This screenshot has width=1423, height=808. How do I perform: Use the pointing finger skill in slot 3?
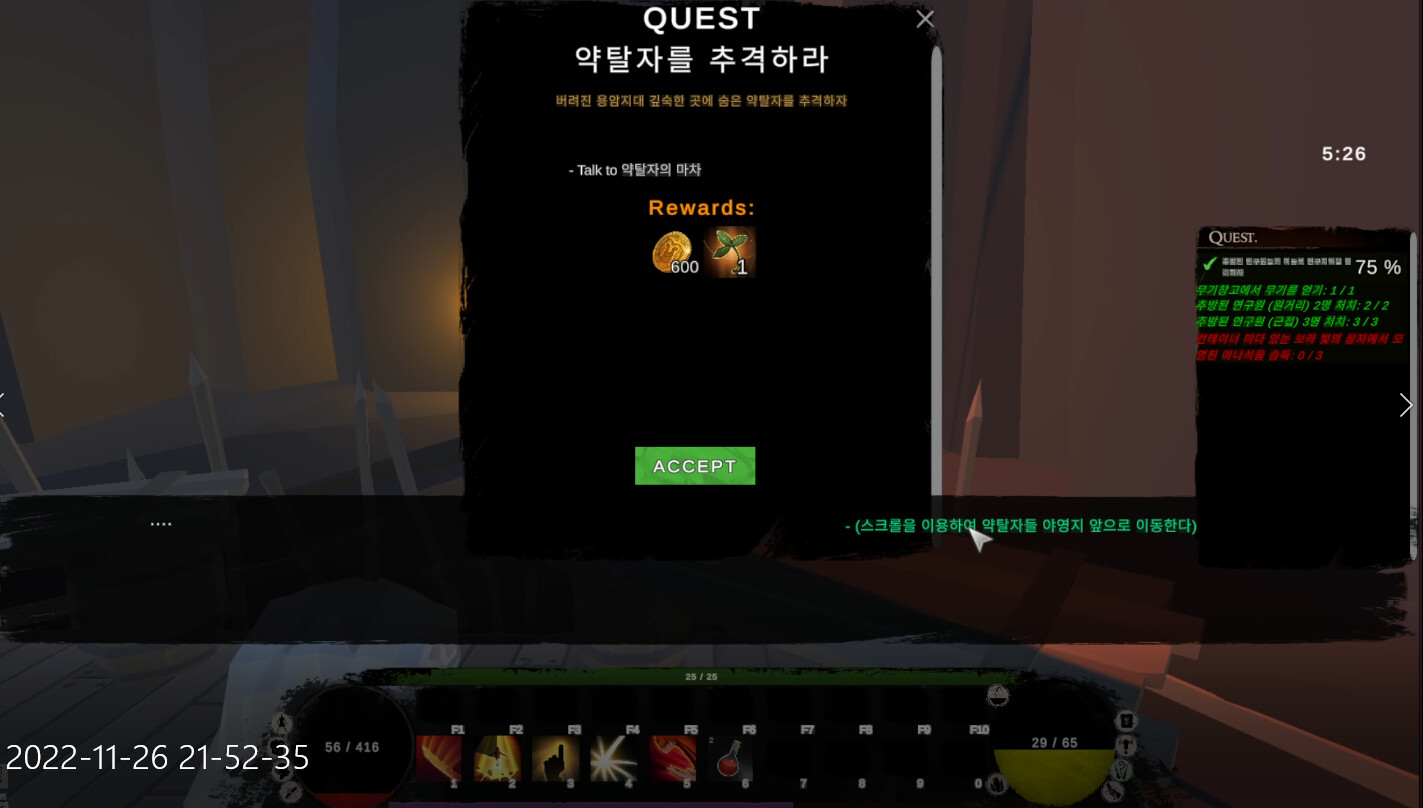point(556,760)
